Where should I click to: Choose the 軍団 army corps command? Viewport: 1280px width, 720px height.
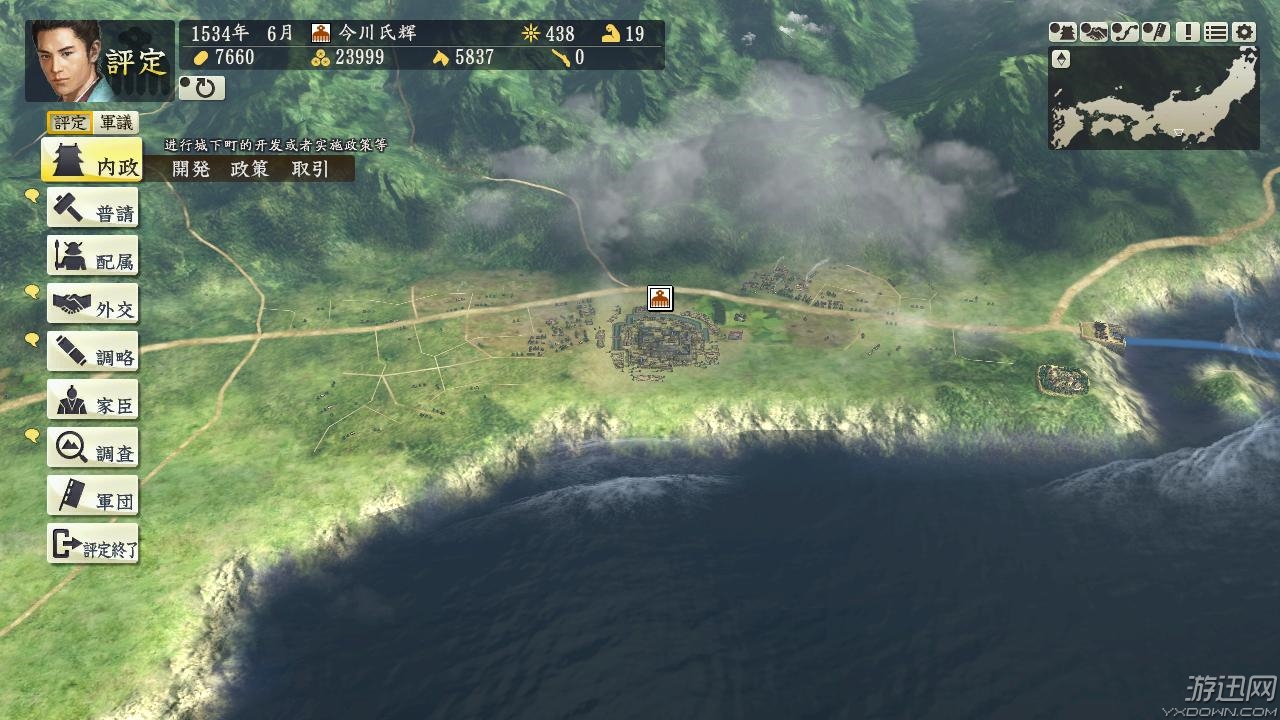93,498
